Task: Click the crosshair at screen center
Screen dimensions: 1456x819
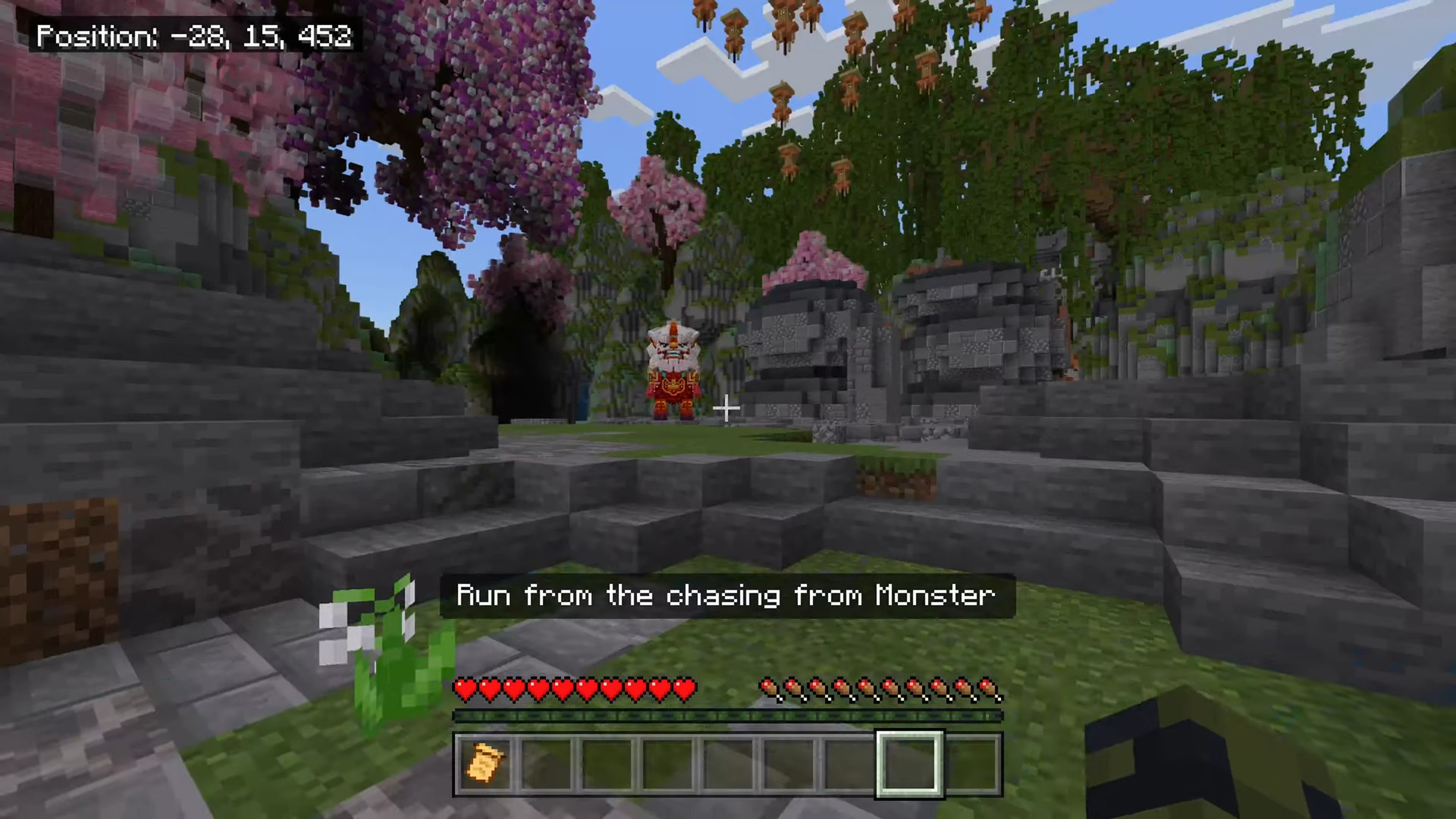Action: [x=726, y=409]
